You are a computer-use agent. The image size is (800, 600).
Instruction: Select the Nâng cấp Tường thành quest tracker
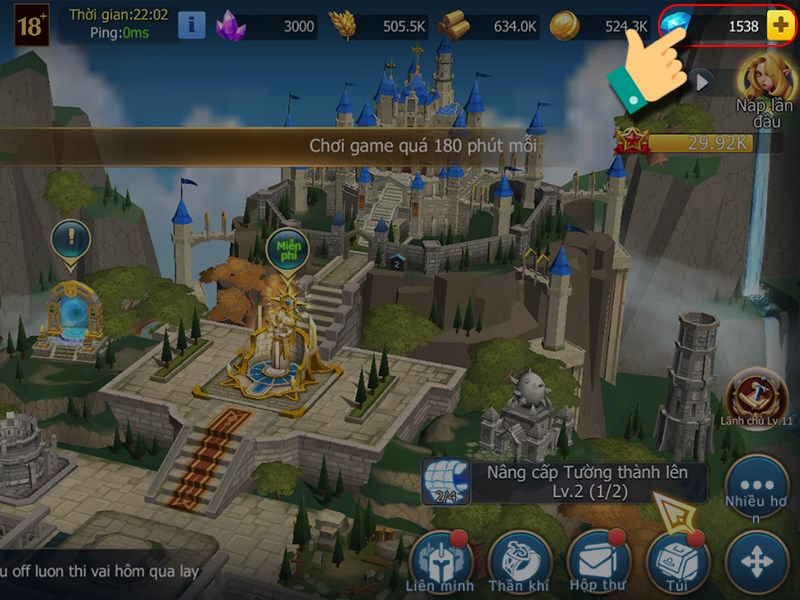pos(565,482)
